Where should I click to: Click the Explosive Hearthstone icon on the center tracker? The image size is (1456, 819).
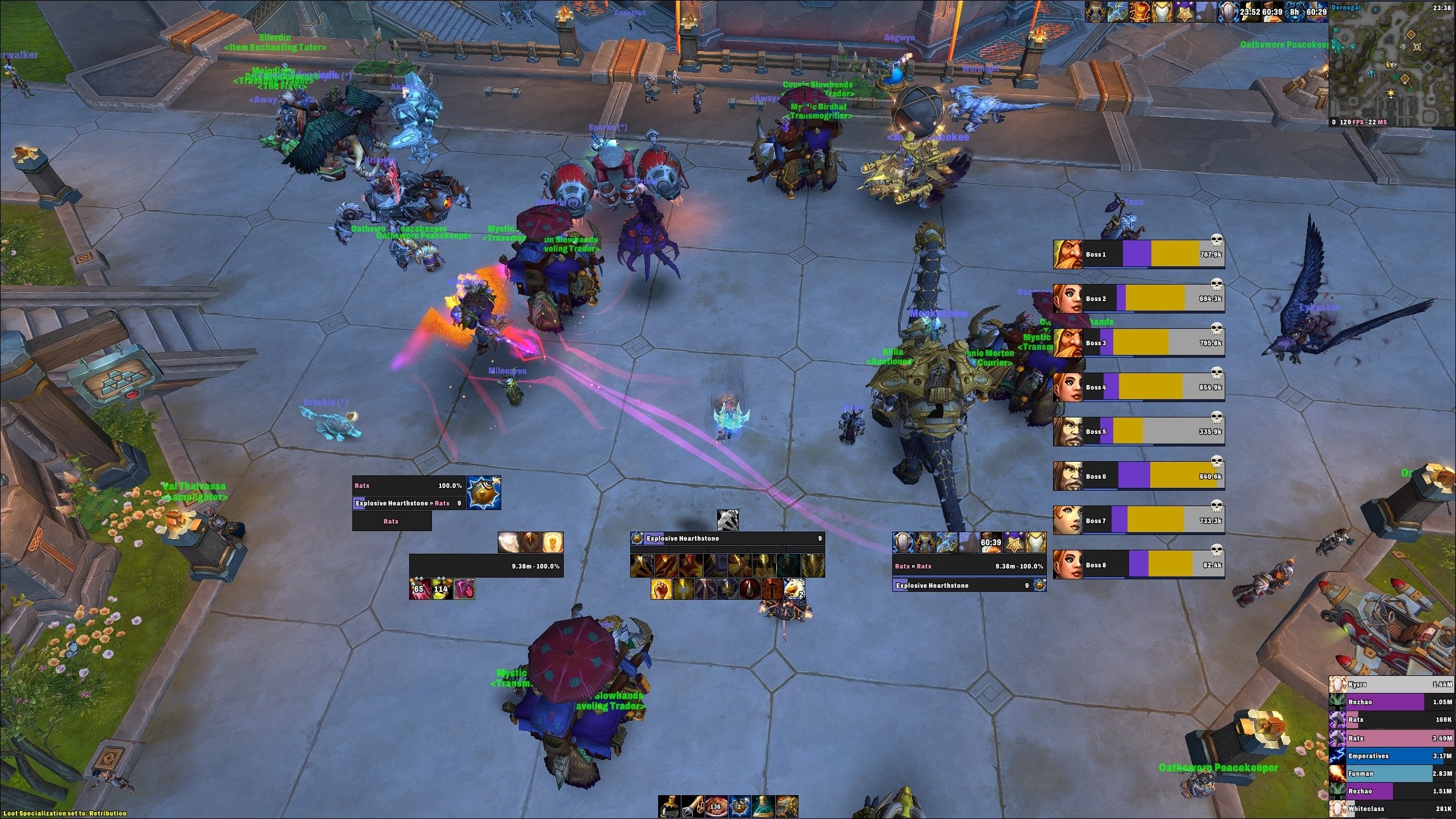coord(638,538)
